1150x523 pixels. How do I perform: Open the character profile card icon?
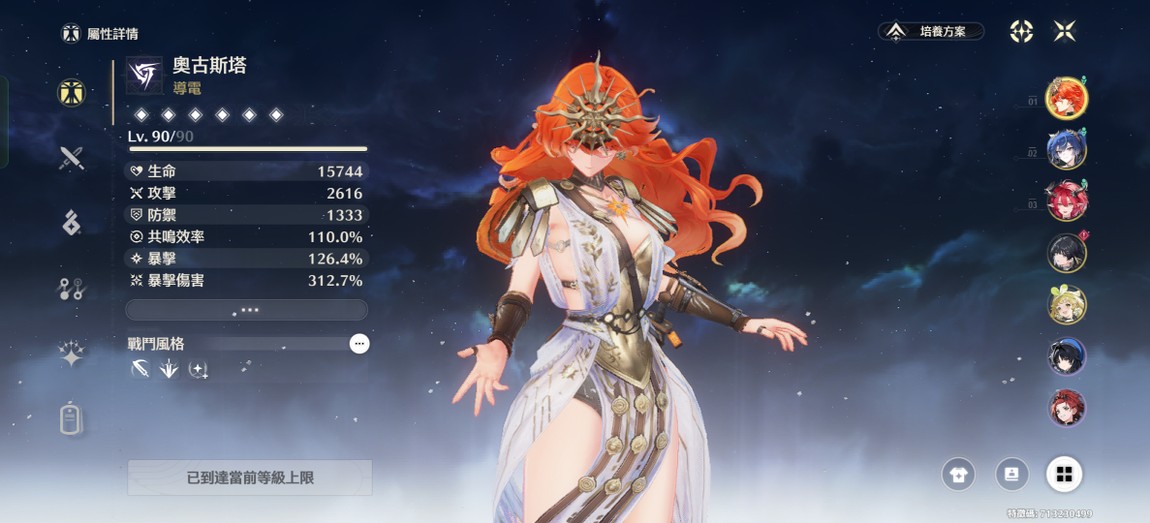pyautogui.click(x=1011, y=474)
